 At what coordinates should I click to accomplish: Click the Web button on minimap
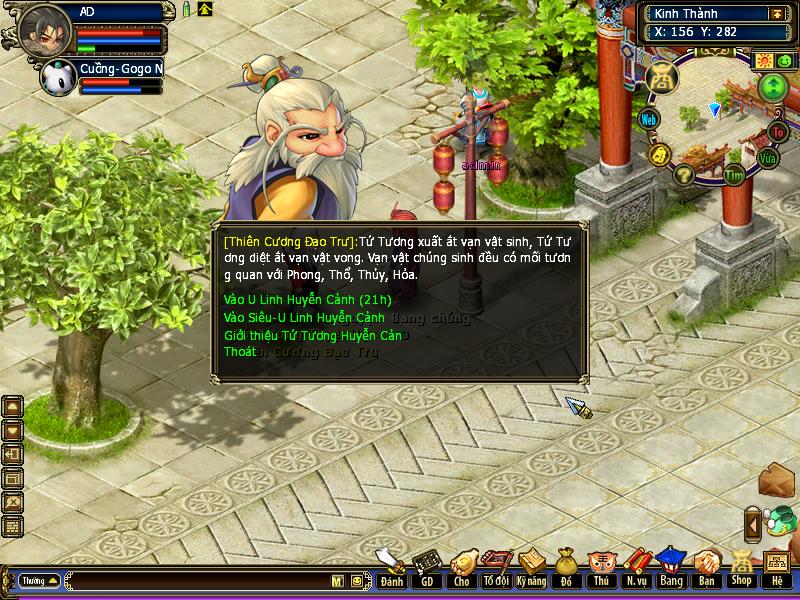click(649, 120)
